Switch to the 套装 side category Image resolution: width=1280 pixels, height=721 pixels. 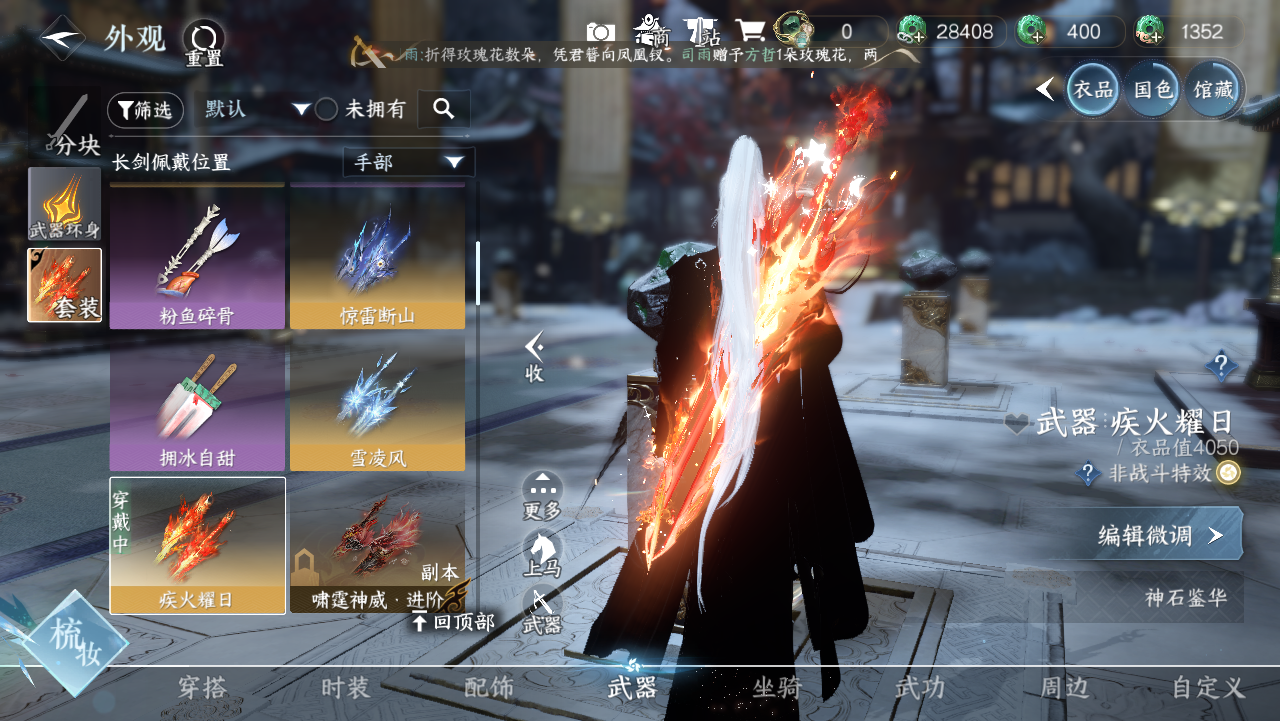click(65, 285)
